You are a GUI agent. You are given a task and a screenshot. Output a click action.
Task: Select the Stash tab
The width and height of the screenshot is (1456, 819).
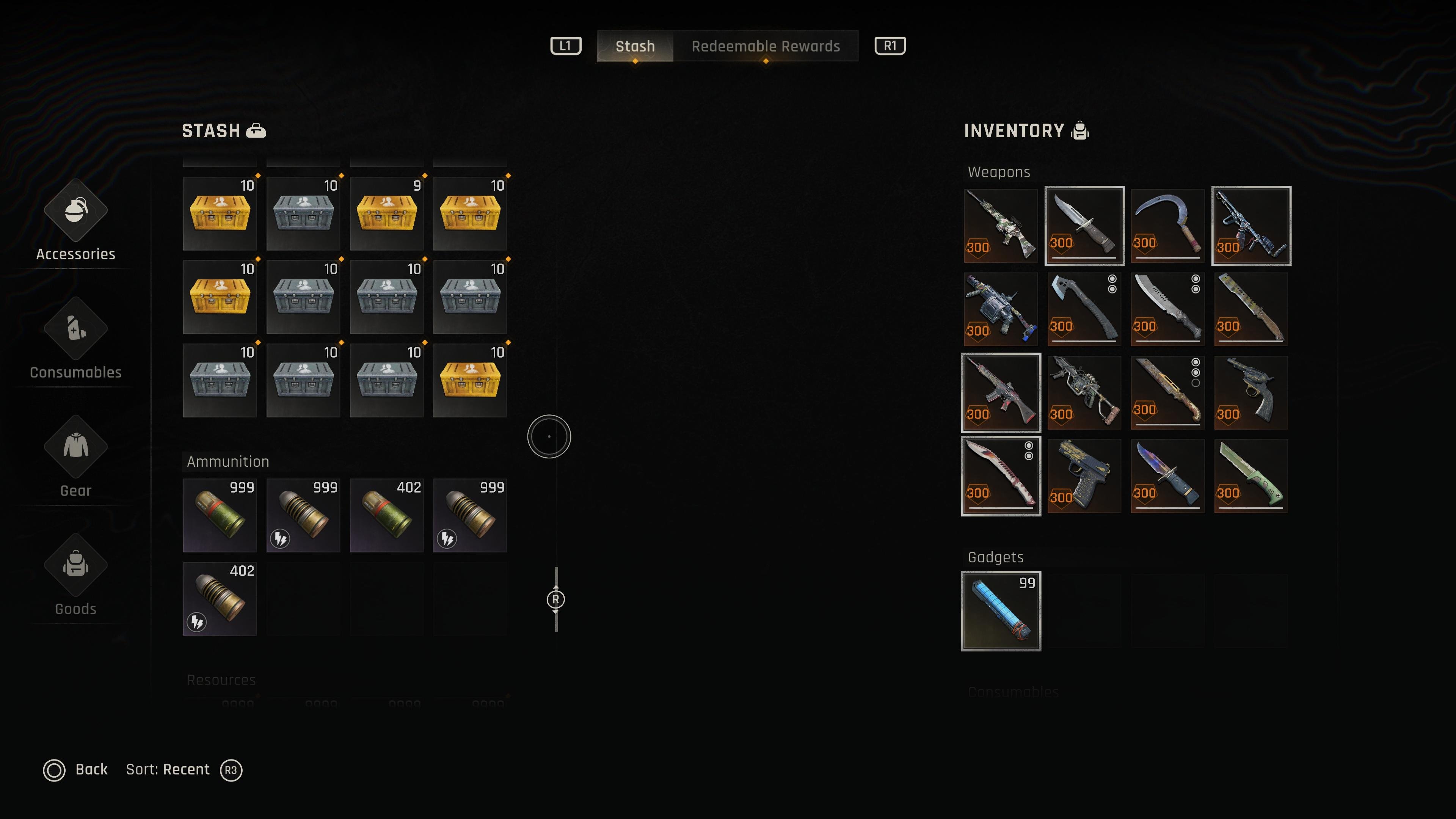pos(635,46)
